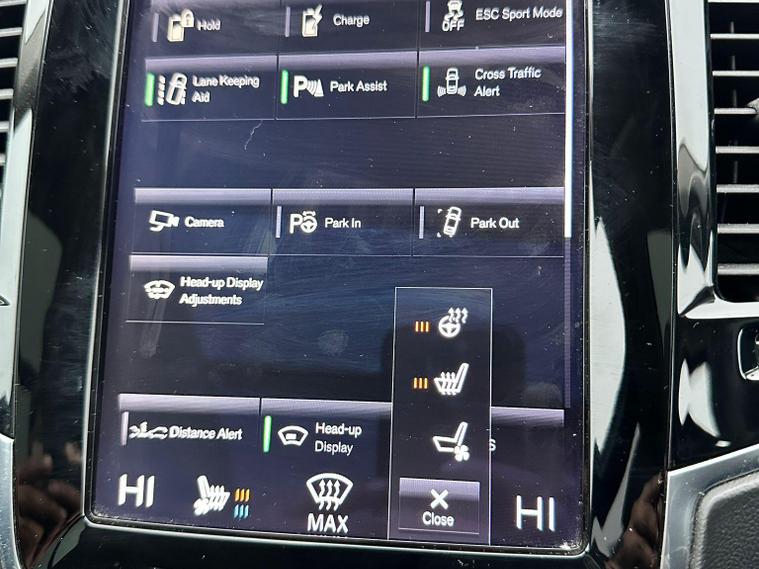This screenshot has width=759, height=569.
Task: Open the left seat heating and cooling control
Action: [x=220, y=493]
